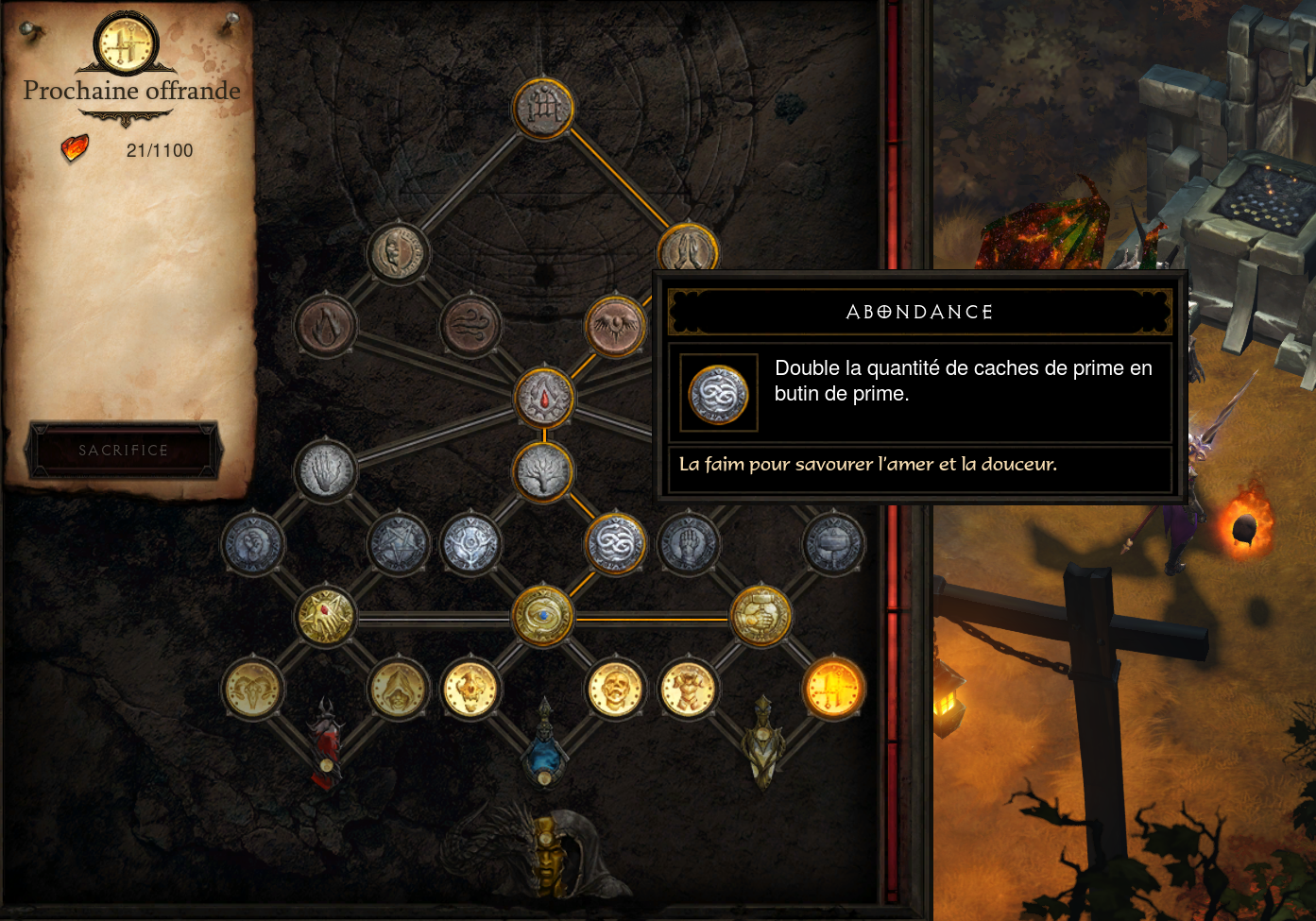This screenshot has height=921, width=1316.
Task: Select the golden potion node
Action: click(x=761, y=746)
